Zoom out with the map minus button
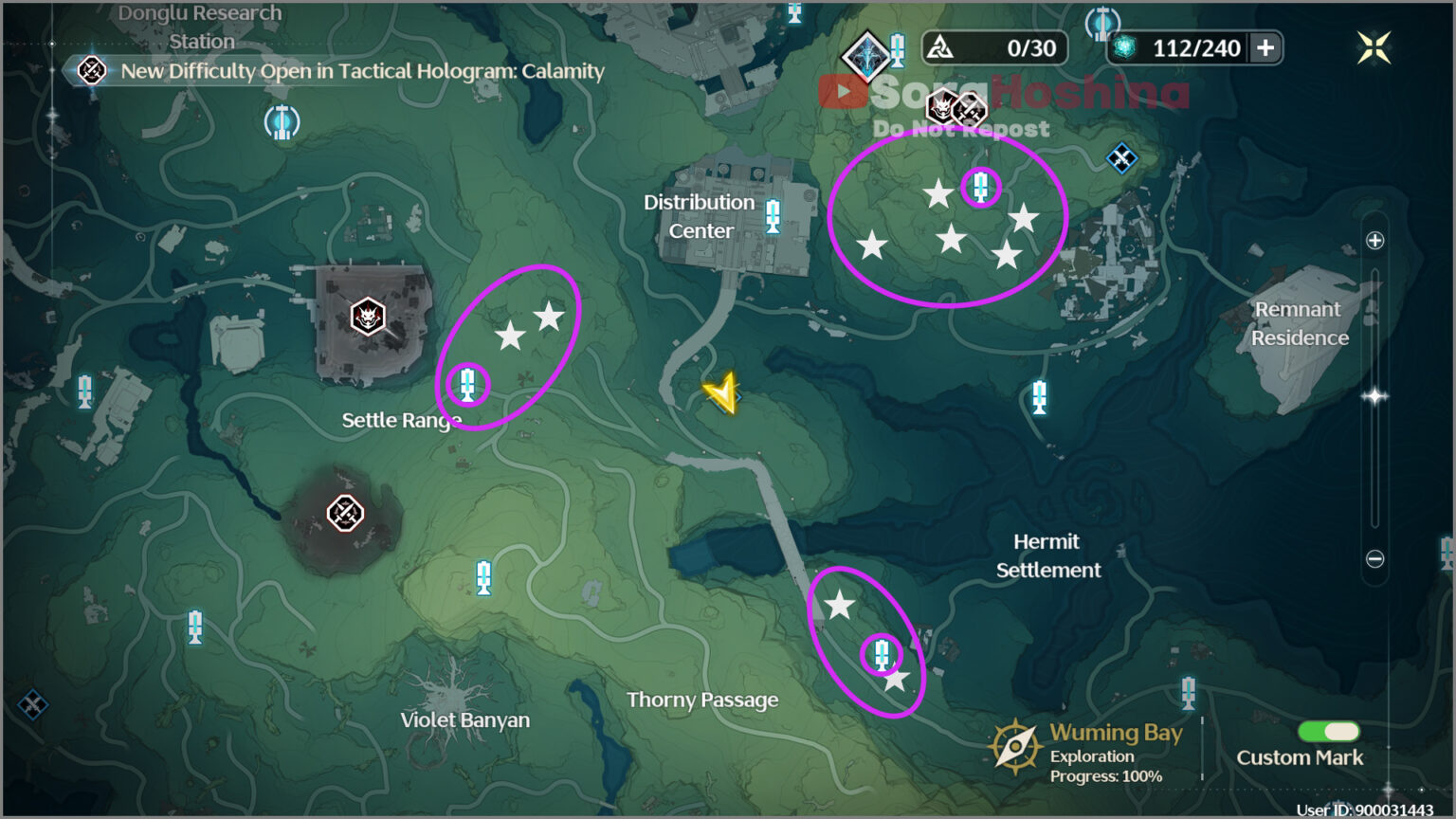Viewport: 1456px width, 819px height. 1374,558
